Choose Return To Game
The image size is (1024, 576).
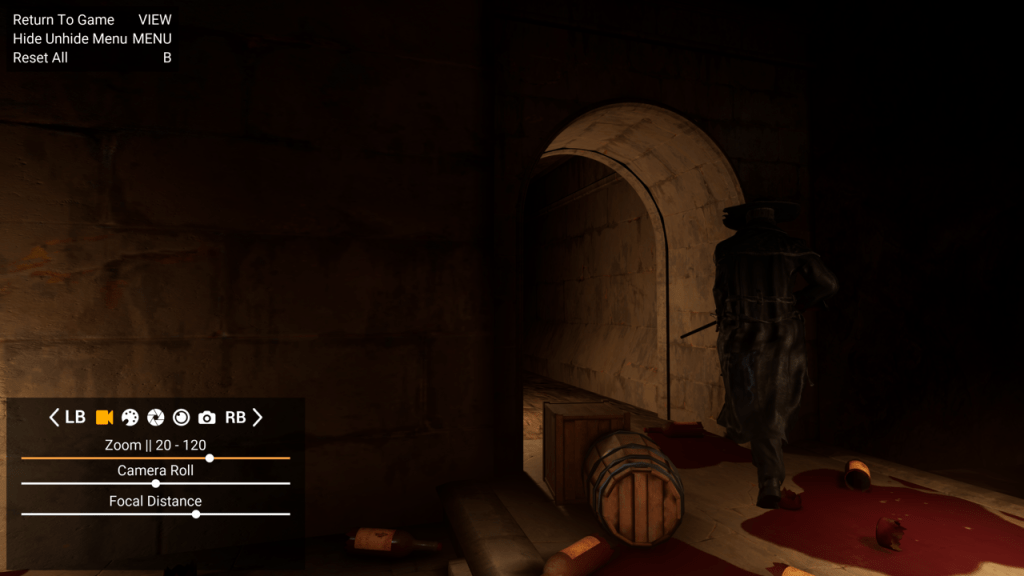pos(64,20)
